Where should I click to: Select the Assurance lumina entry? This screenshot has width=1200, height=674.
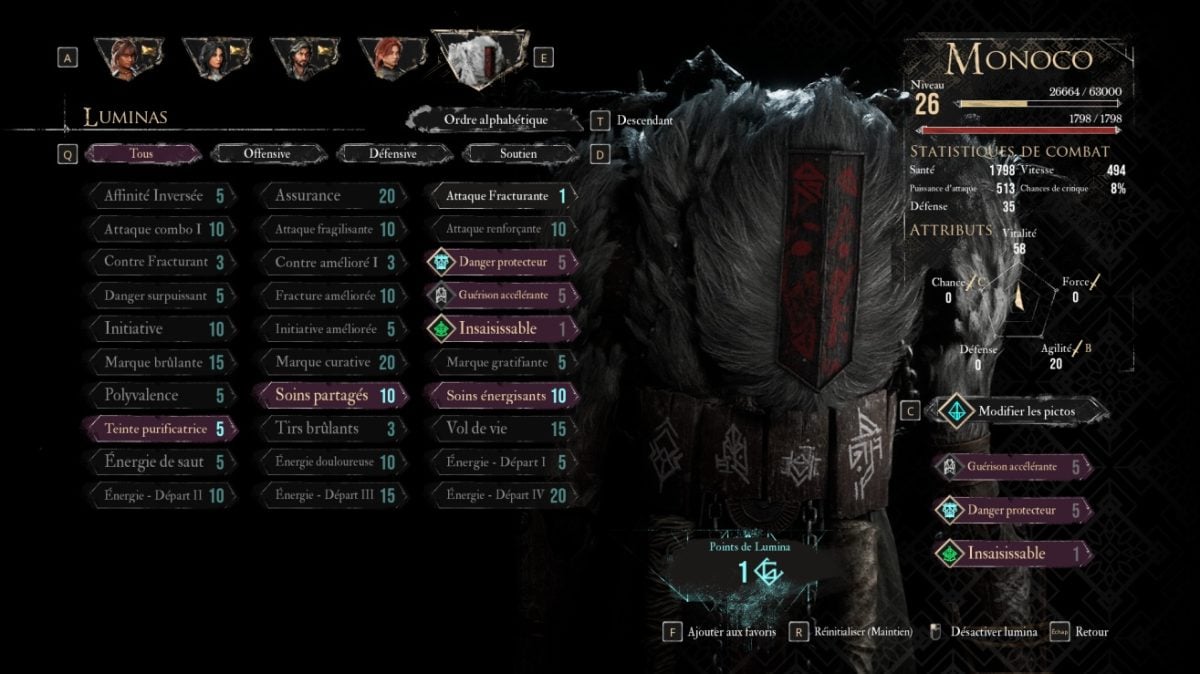coord(329,196)
